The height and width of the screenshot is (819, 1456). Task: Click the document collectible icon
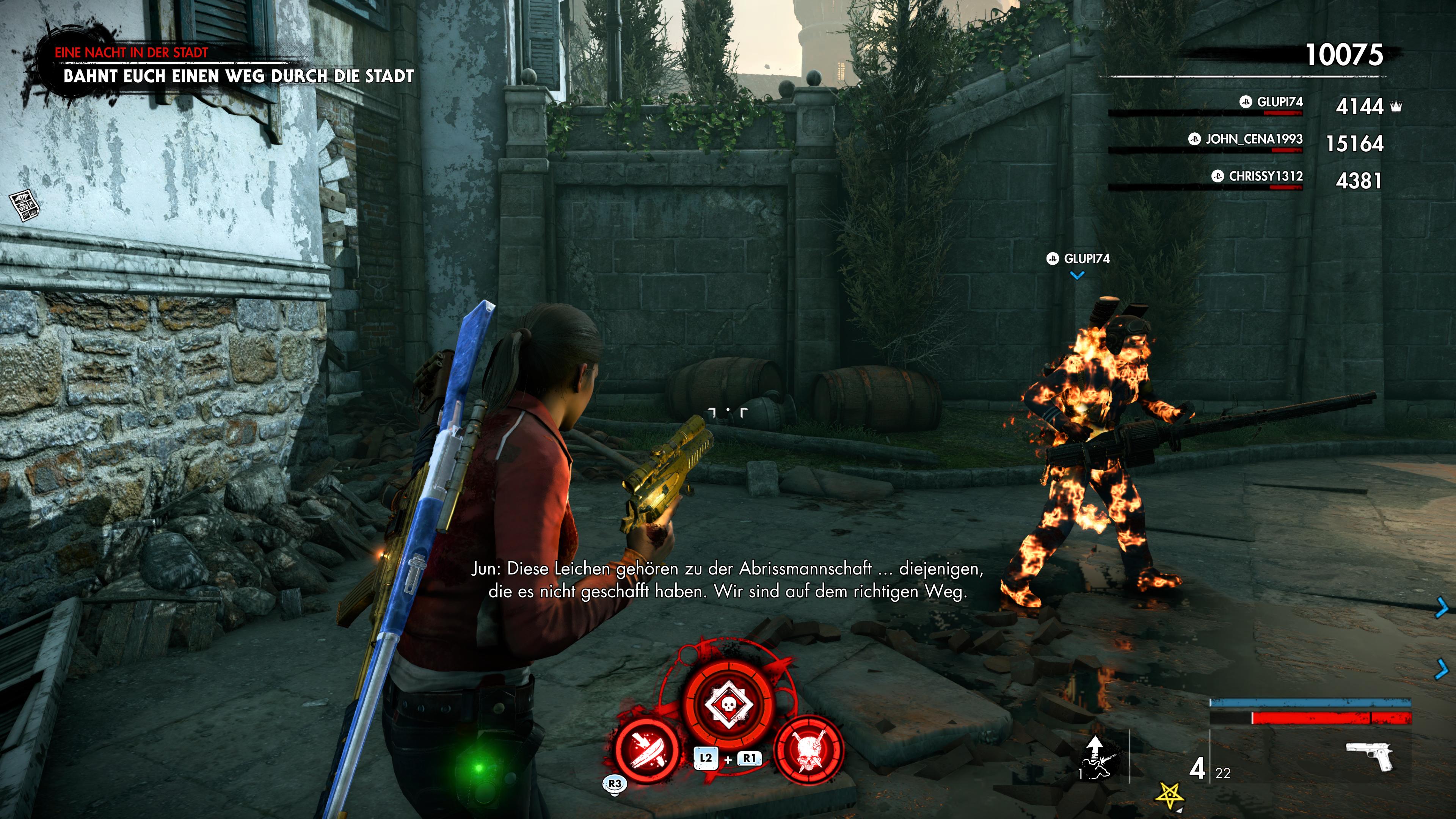[x=24, y=205]
